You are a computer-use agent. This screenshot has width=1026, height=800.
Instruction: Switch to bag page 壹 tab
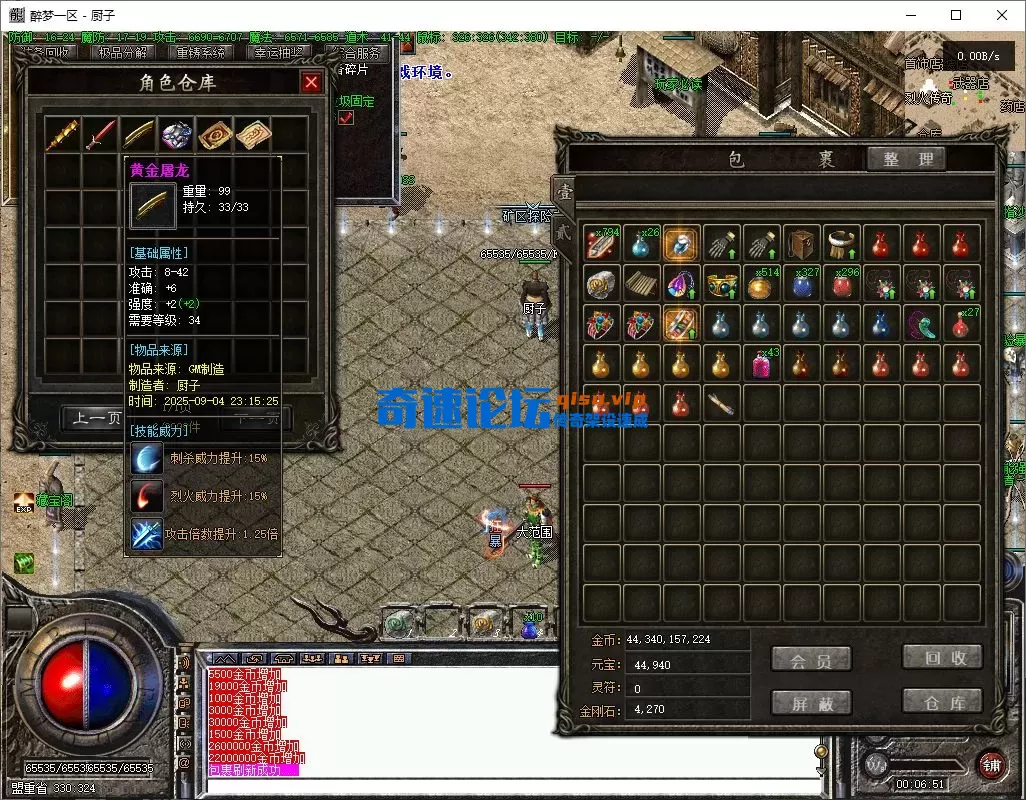[565, 192]
